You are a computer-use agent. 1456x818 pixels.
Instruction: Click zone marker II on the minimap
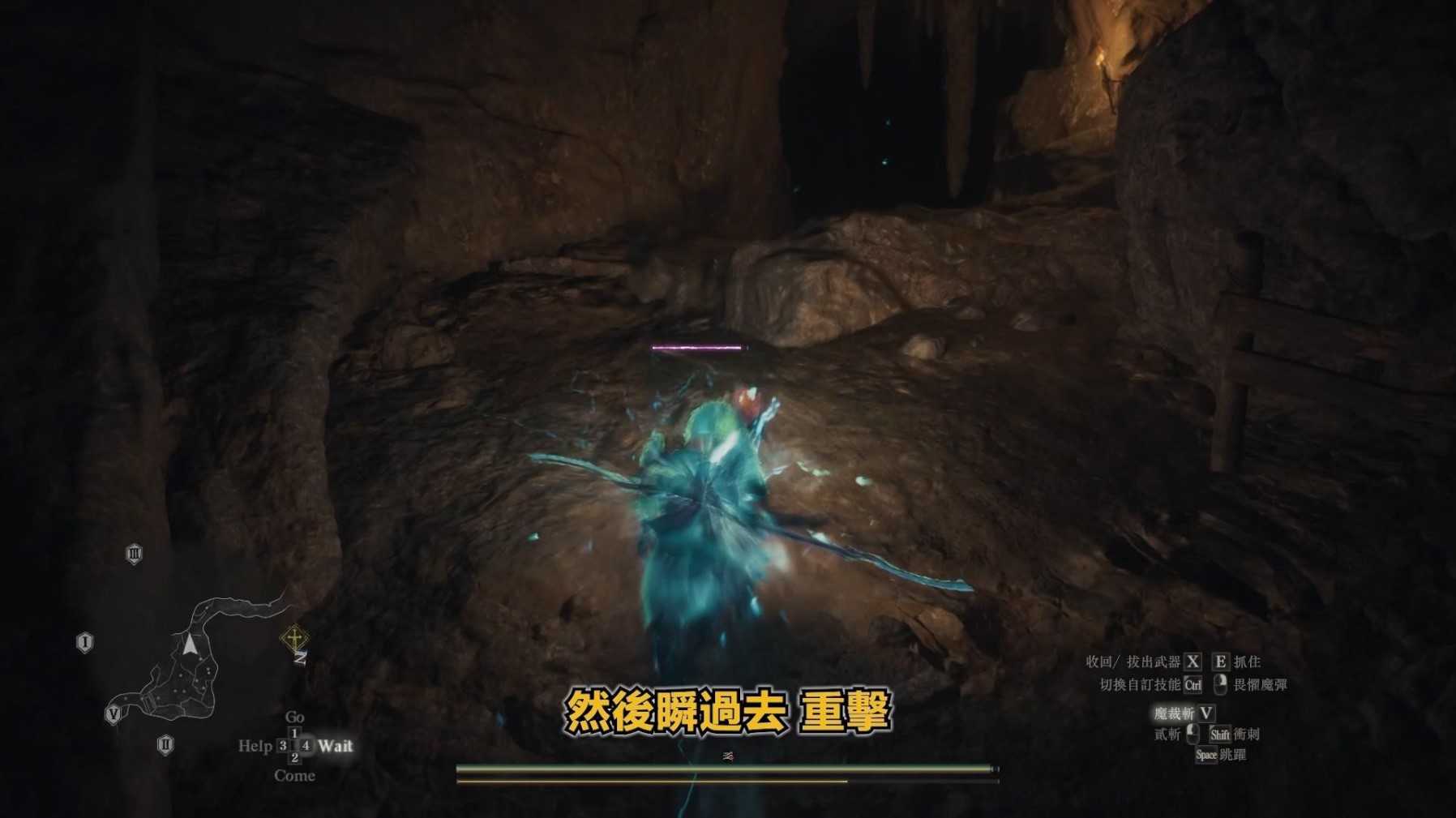click(x=165, y=744)
